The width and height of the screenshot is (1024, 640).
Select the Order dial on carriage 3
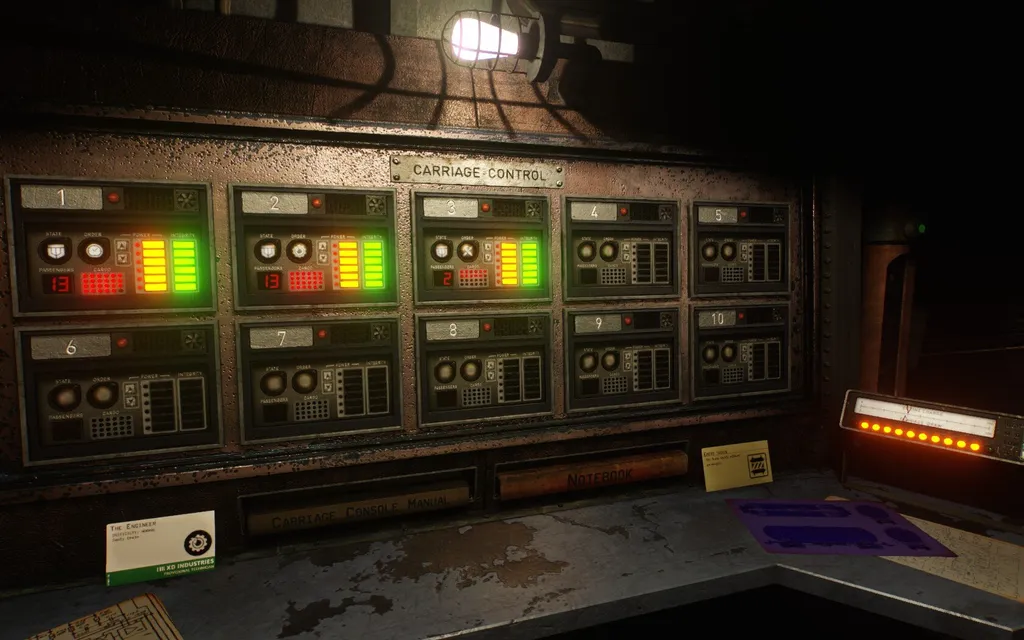466,250
